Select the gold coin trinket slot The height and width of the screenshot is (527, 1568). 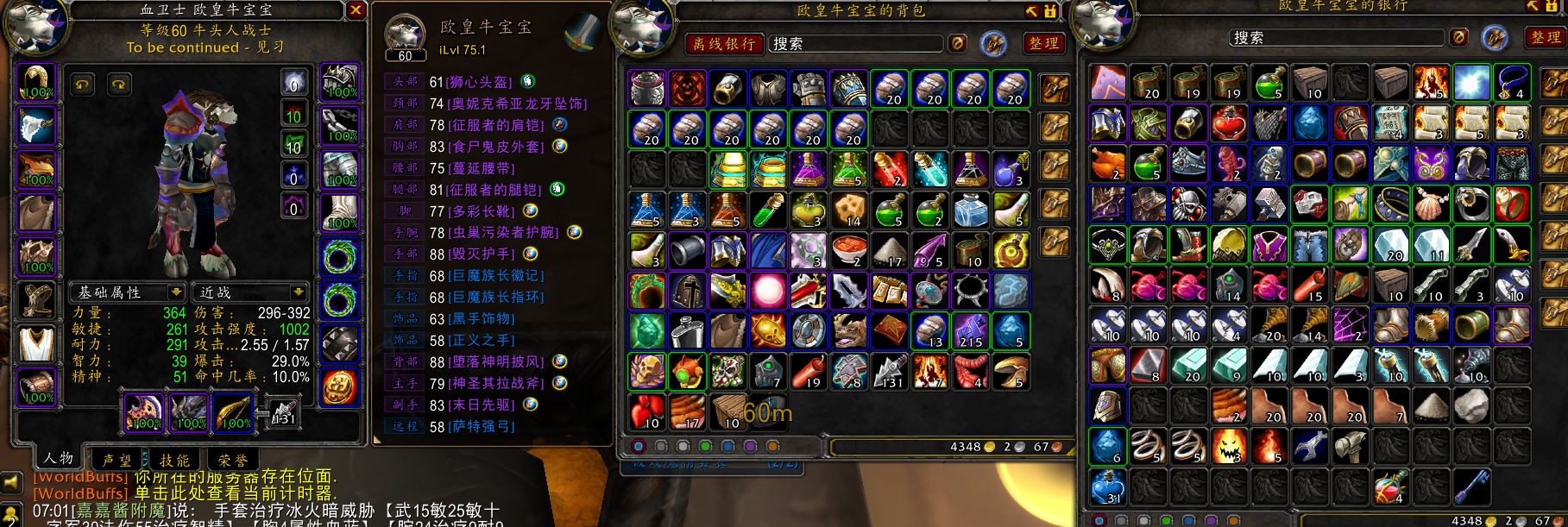pyautogui.click(x=339, y=387)
